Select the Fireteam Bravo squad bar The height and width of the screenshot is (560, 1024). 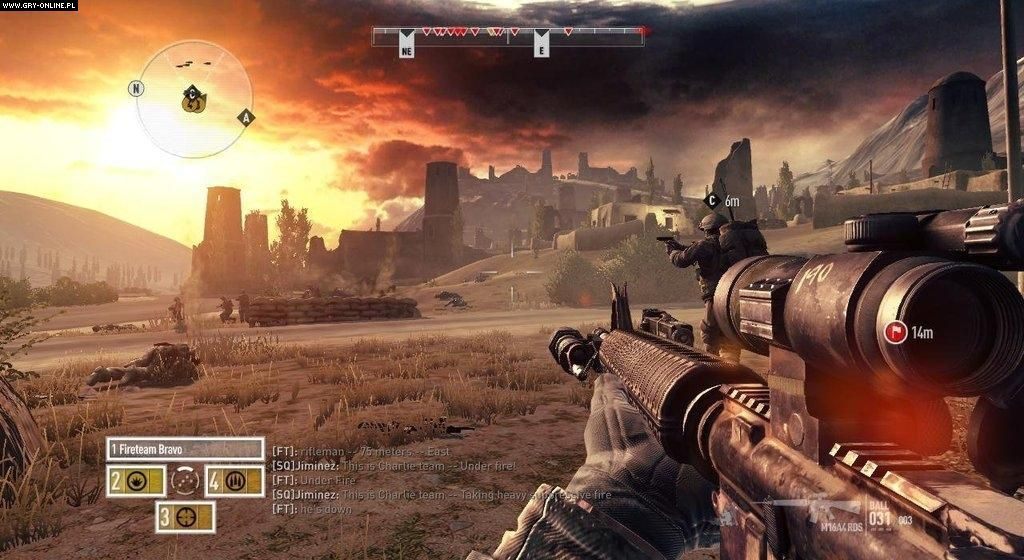(x=185, y=449)
